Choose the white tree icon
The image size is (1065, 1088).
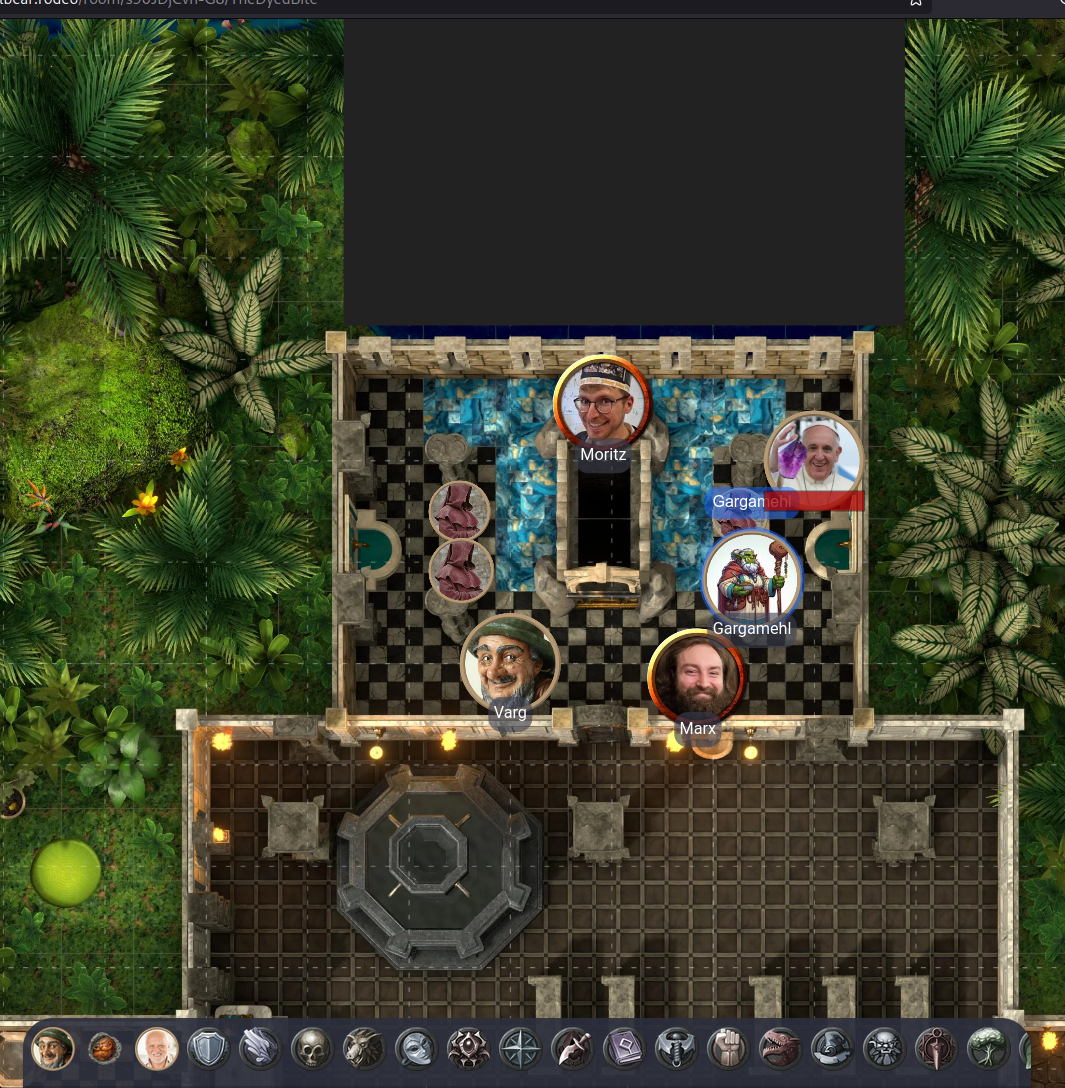[x=988, y=1049]
